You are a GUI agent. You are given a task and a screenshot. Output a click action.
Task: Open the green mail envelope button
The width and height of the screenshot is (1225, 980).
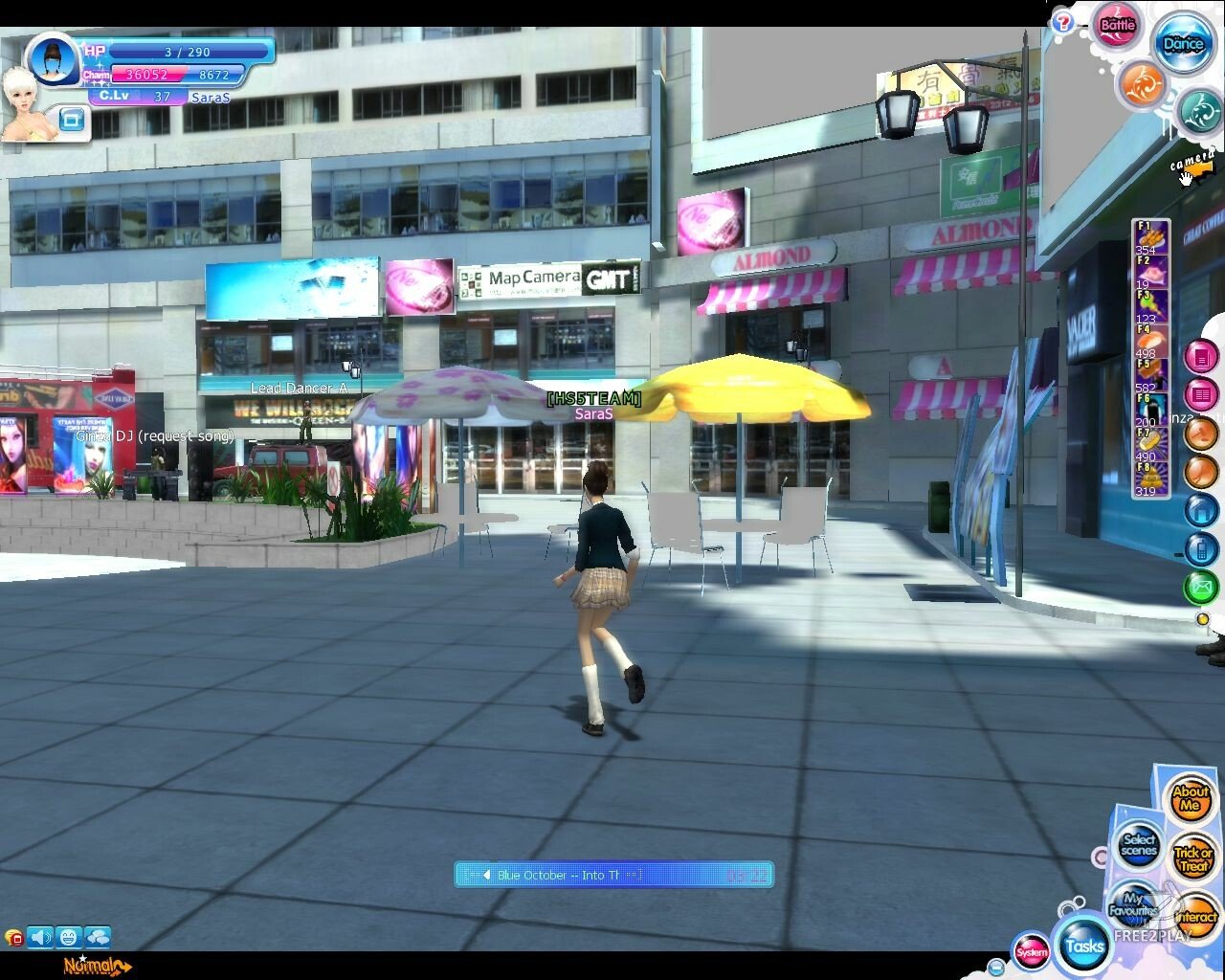1201,587
